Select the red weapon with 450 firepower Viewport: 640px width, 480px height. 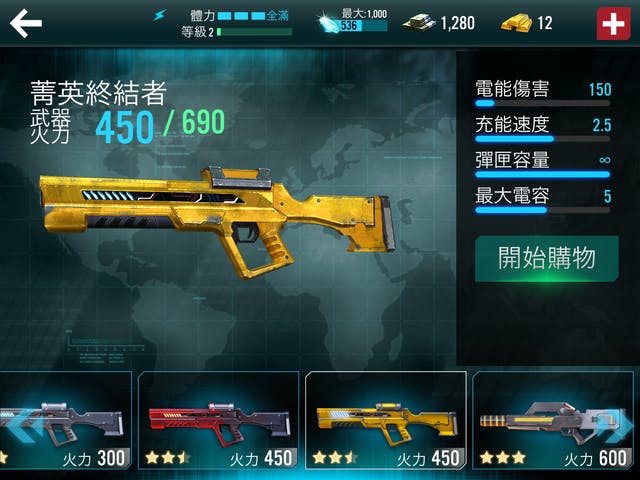click(x=218, y=421)
